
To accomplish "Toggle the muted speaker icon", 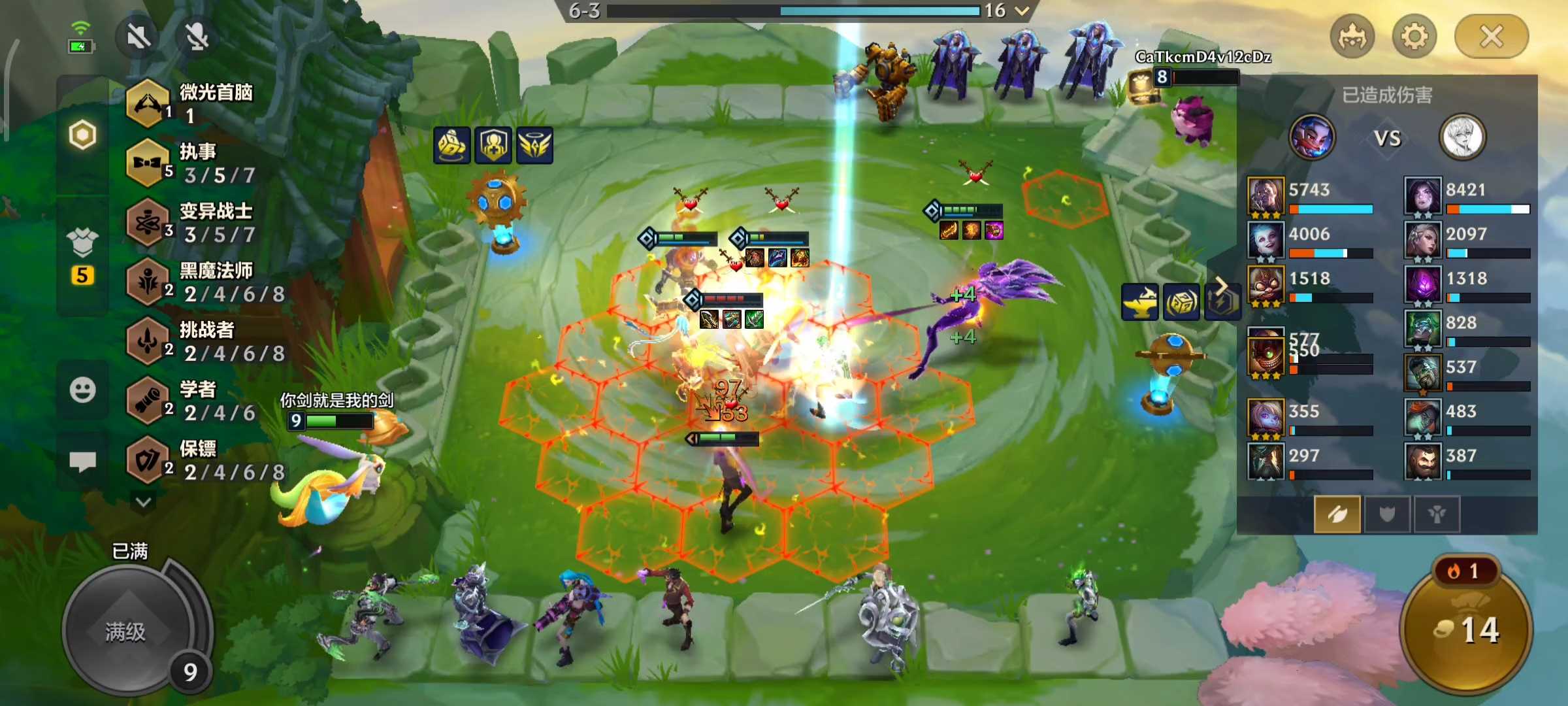I will click(139, 37).
